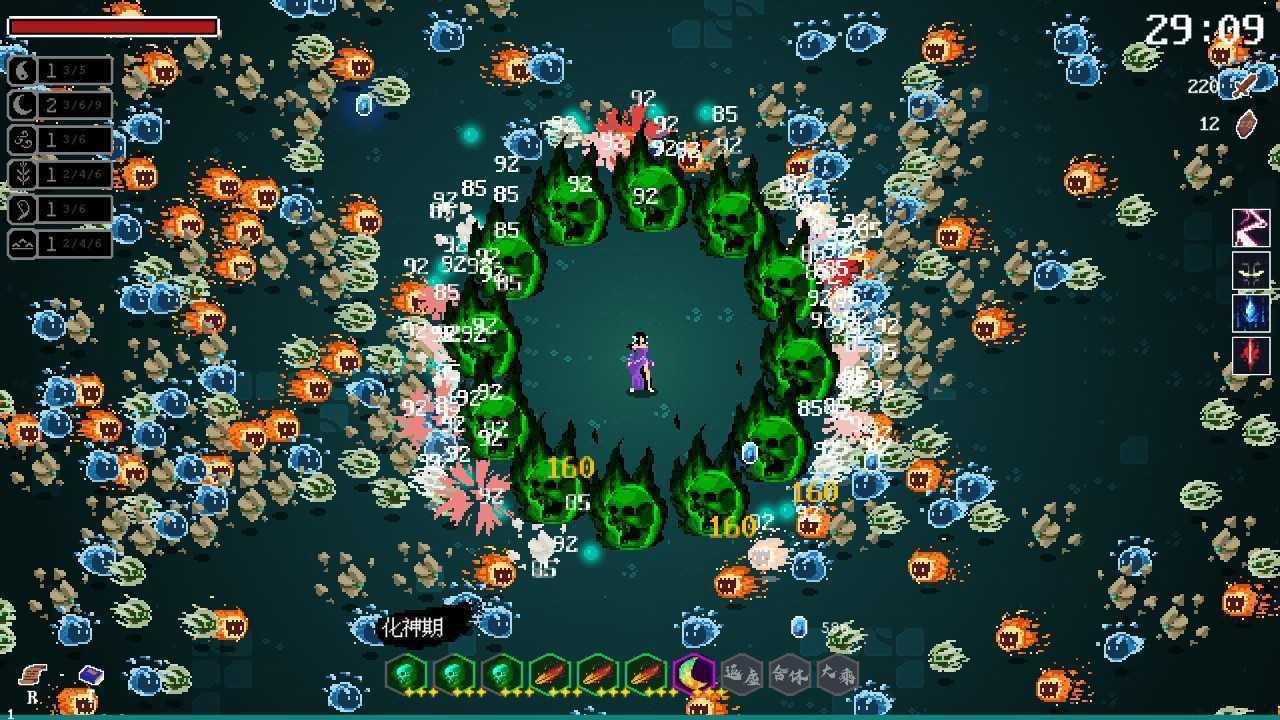The height and width of the screenshot is (720, 1280).
Task: Select the purple crescent moon hotbar slot
Action: (692, 675)
